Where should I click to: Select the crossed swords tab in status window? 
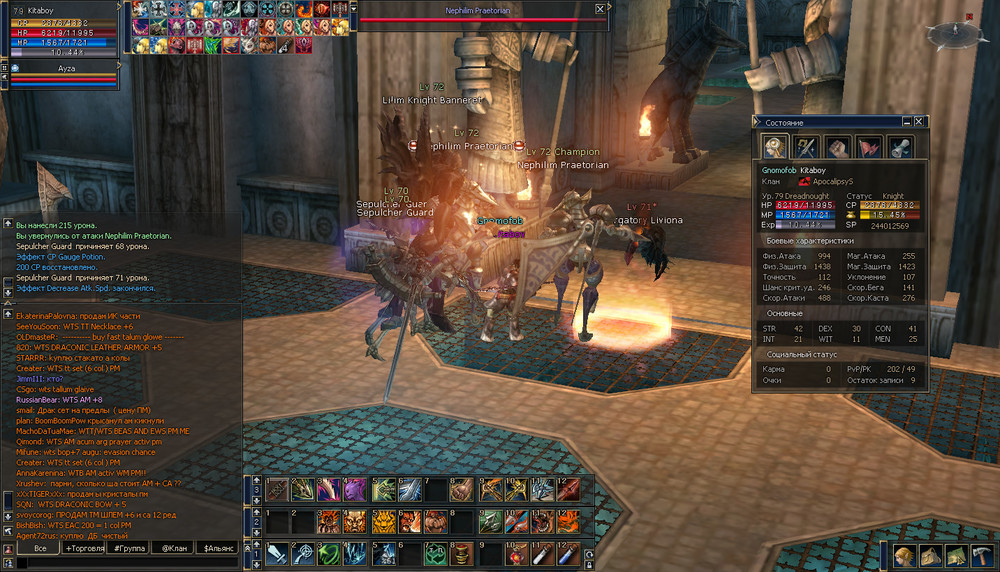click(806, 147)
